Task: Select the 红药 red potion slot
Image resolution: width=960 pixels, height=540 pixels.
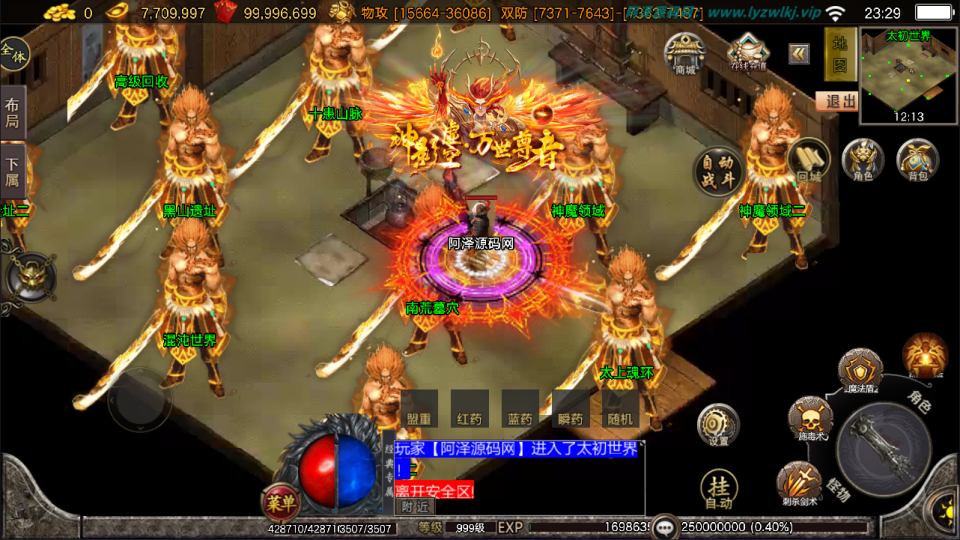Action: pos(470,409)
